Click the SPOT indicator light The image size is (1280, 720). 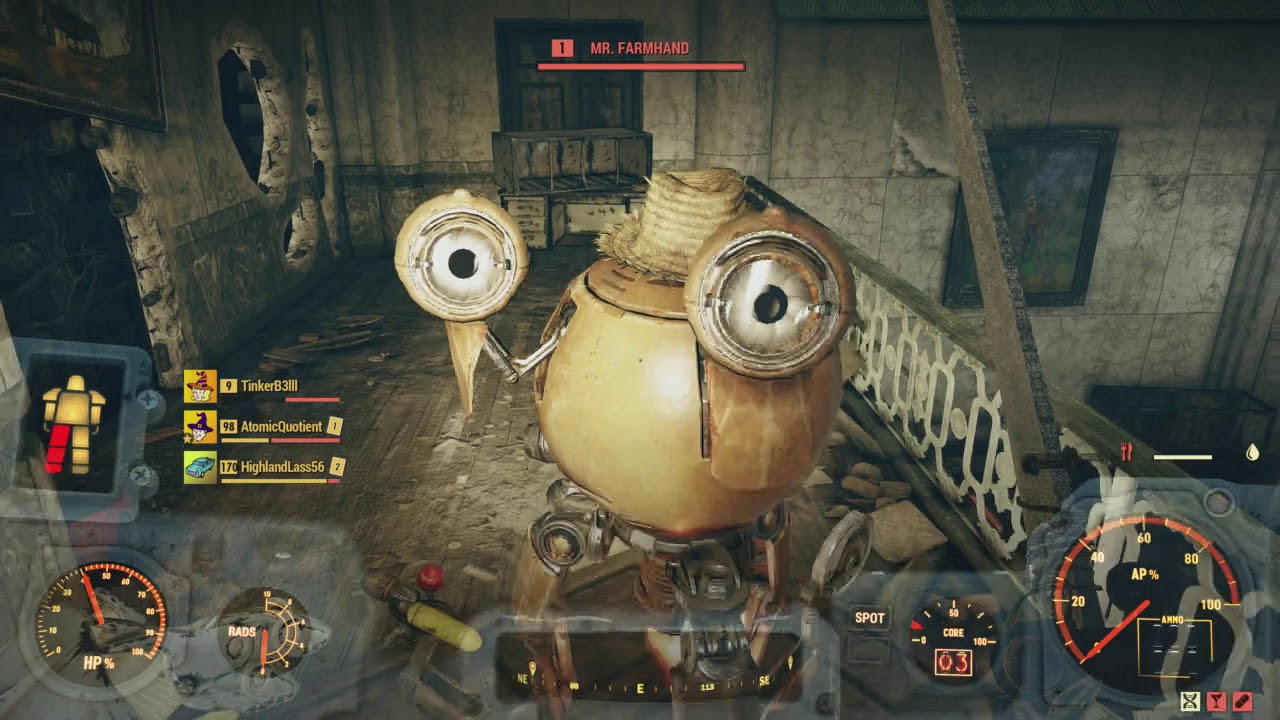(869, 618)
